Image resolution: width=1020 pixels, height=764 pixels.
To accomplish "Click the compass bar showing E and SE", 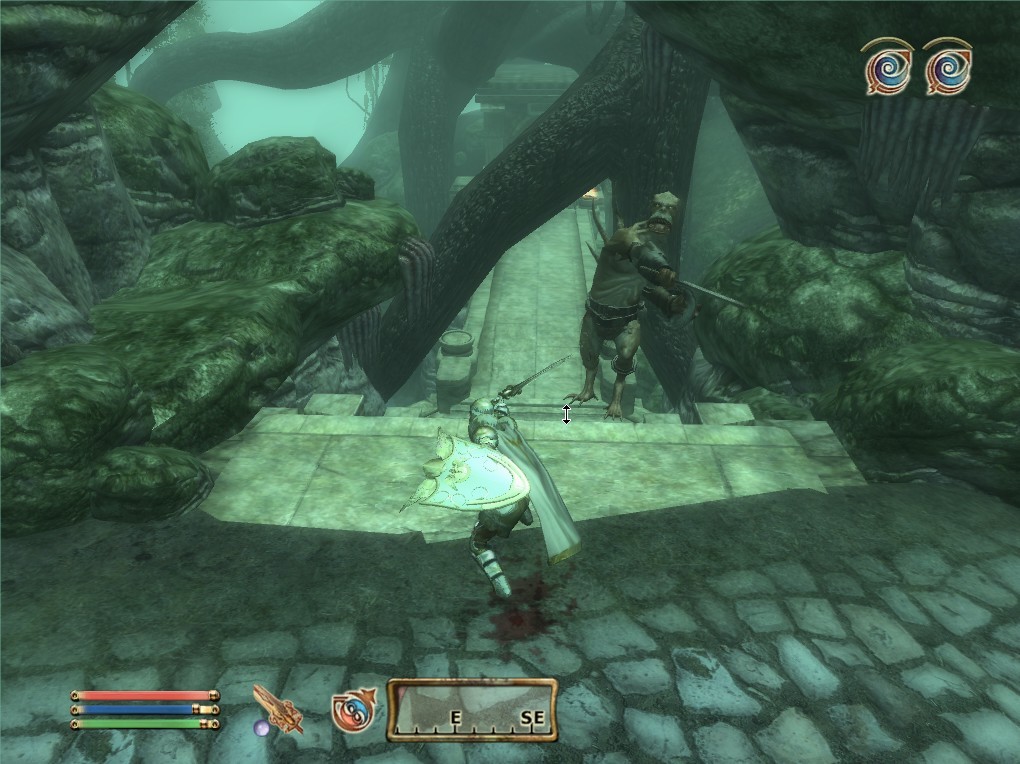I will [x=471, y=709].
